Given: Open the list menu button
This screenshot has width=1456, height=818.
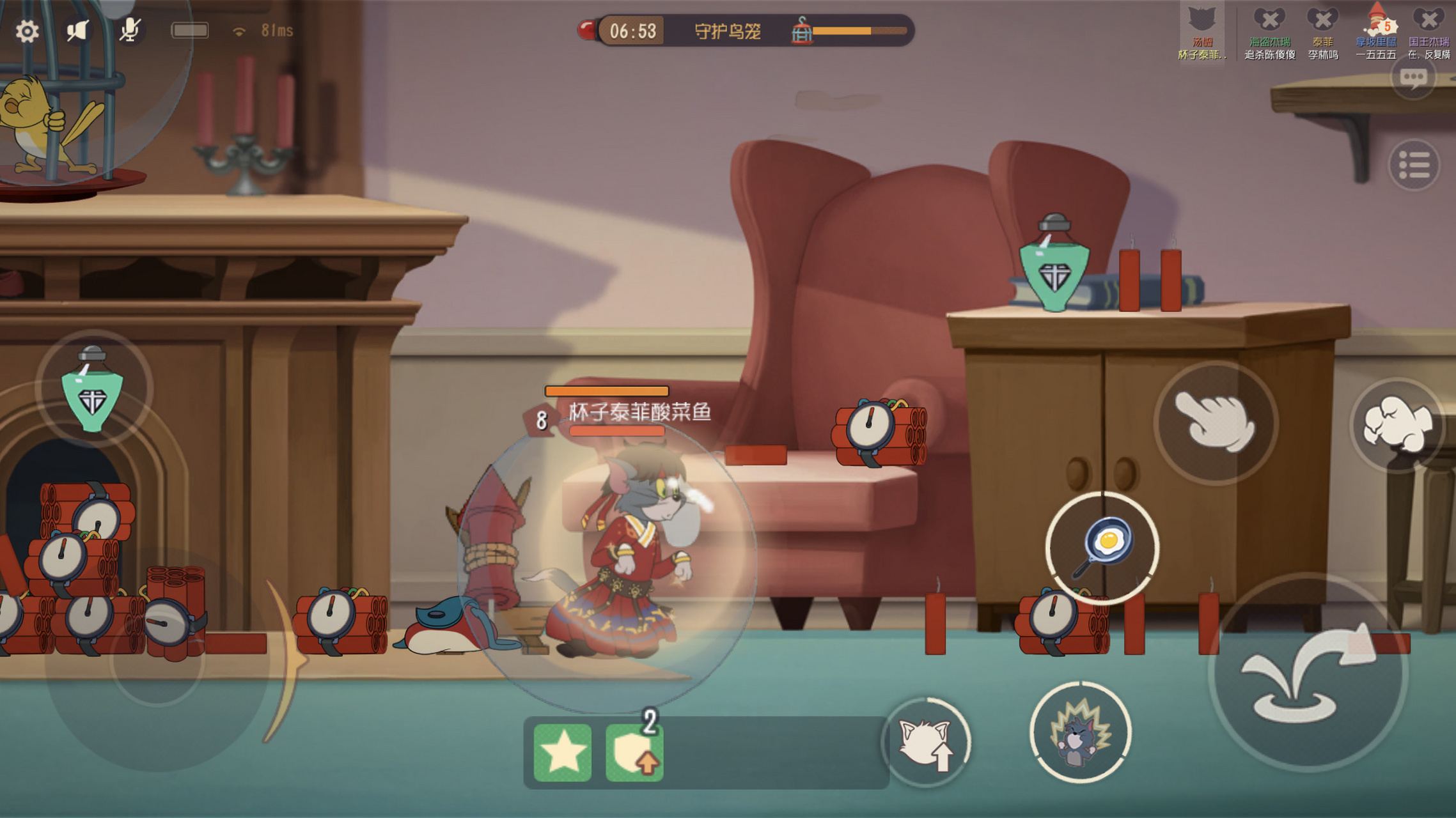Looking at the screenshot, I should click(1413, 166).
